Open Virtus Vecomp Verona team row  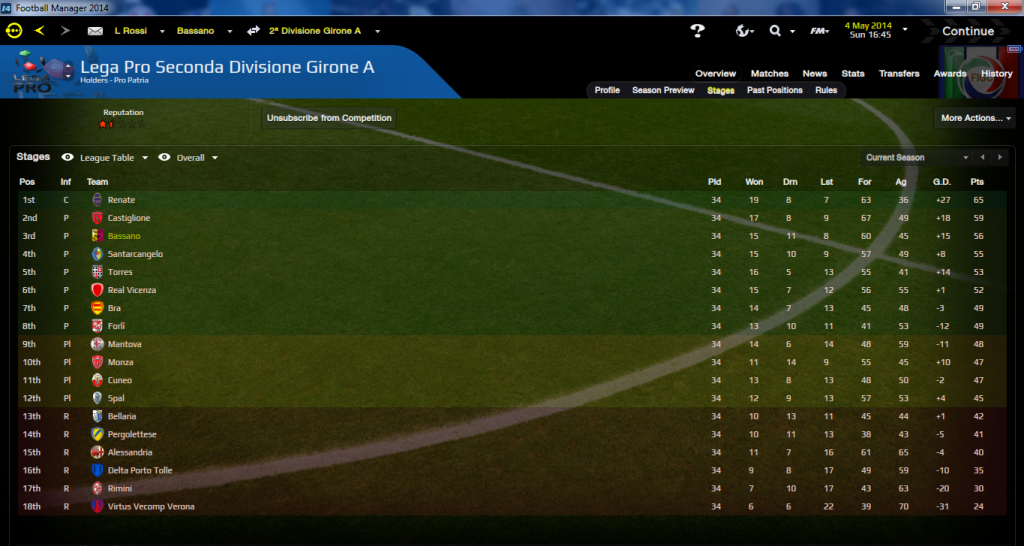pos(150,507)
